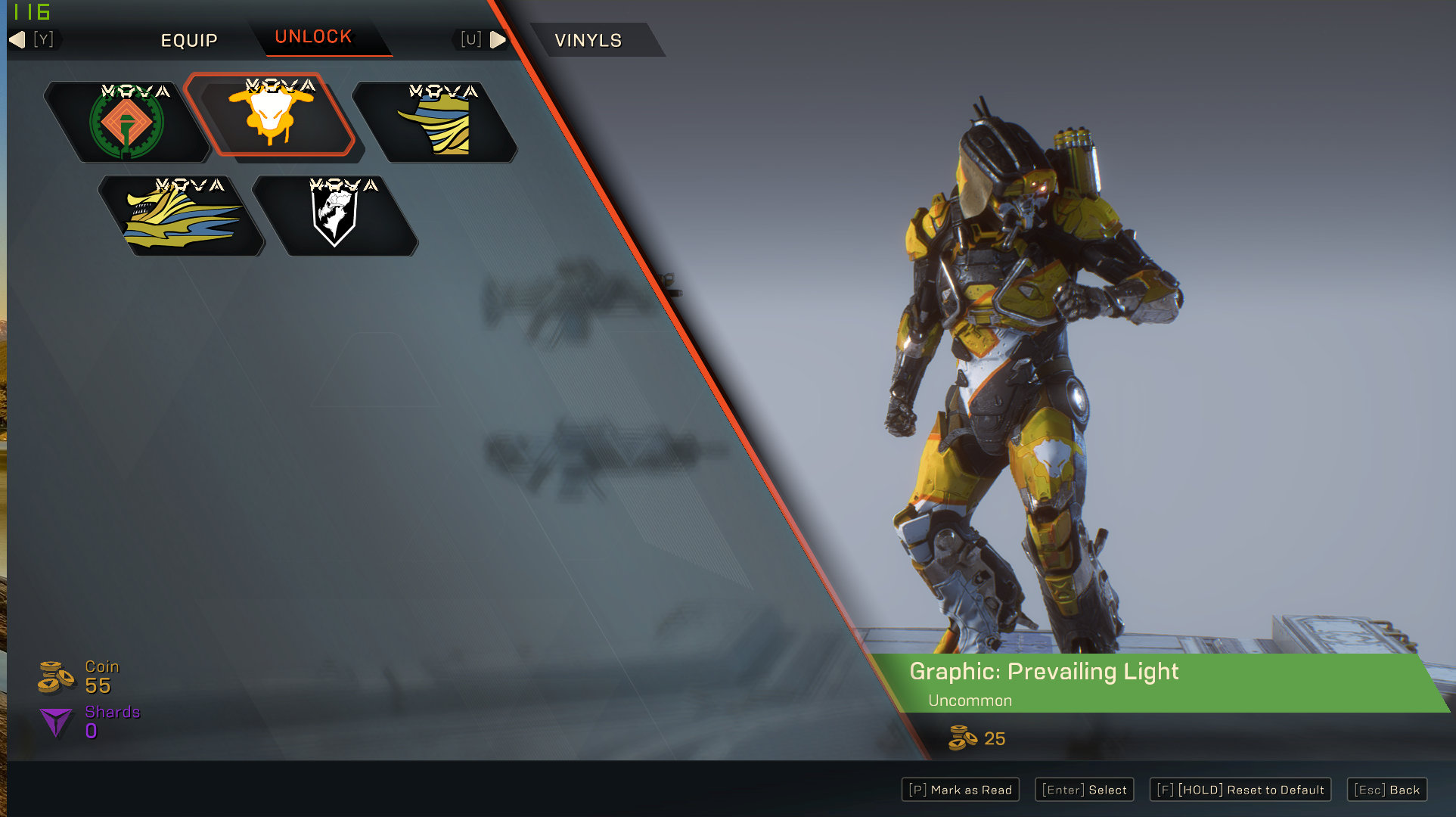
Task: Click the Mark as Read button
Action: point(960,790)
